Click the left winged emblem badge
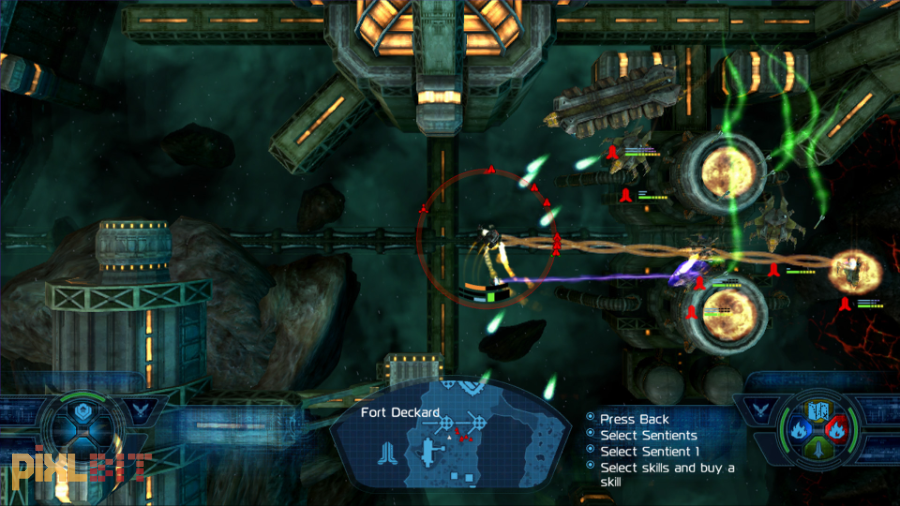The width and height of the screenshot is (900, 506). (142, 408)
